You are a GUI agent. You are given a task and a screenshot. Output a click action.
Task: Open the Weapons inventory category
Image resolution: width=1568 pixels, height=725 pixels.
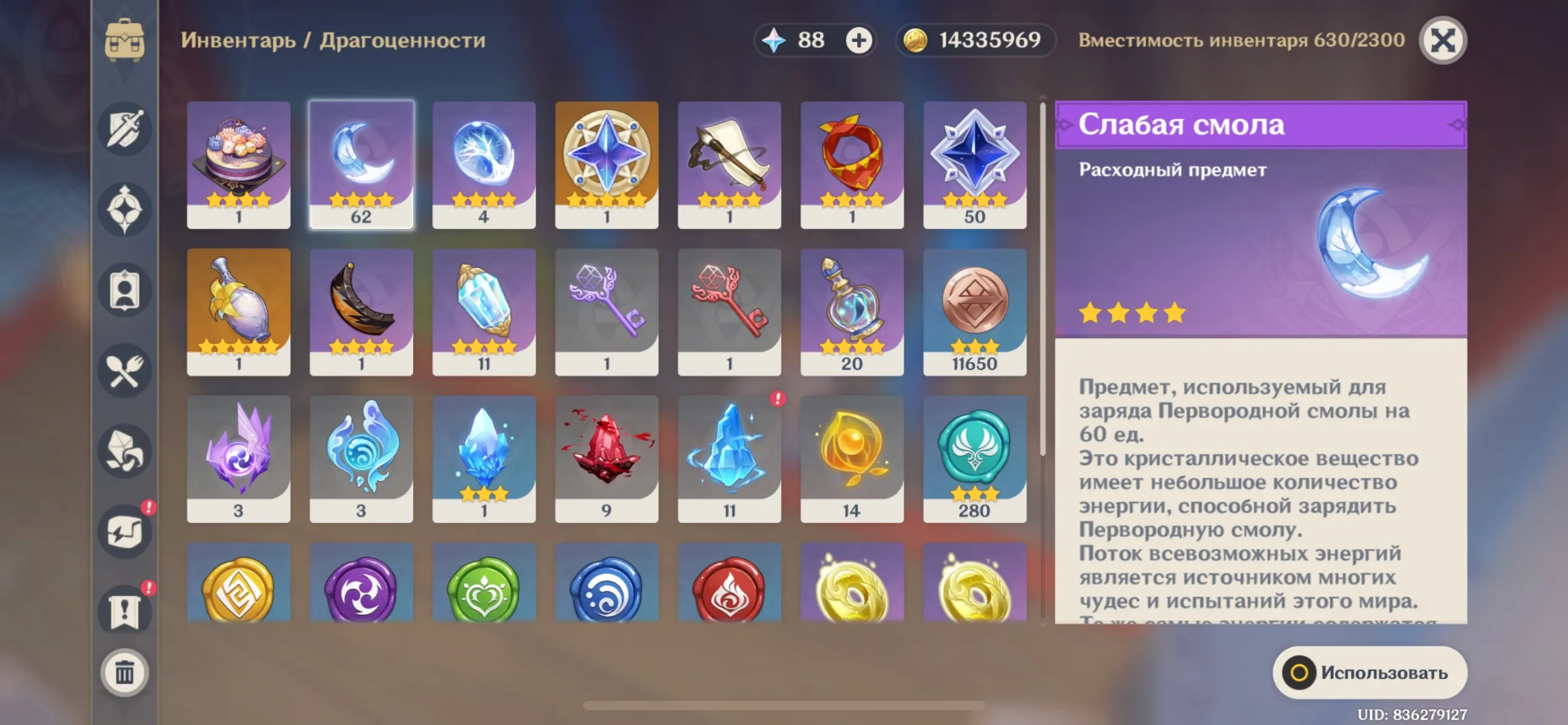(x=124, y=127)
